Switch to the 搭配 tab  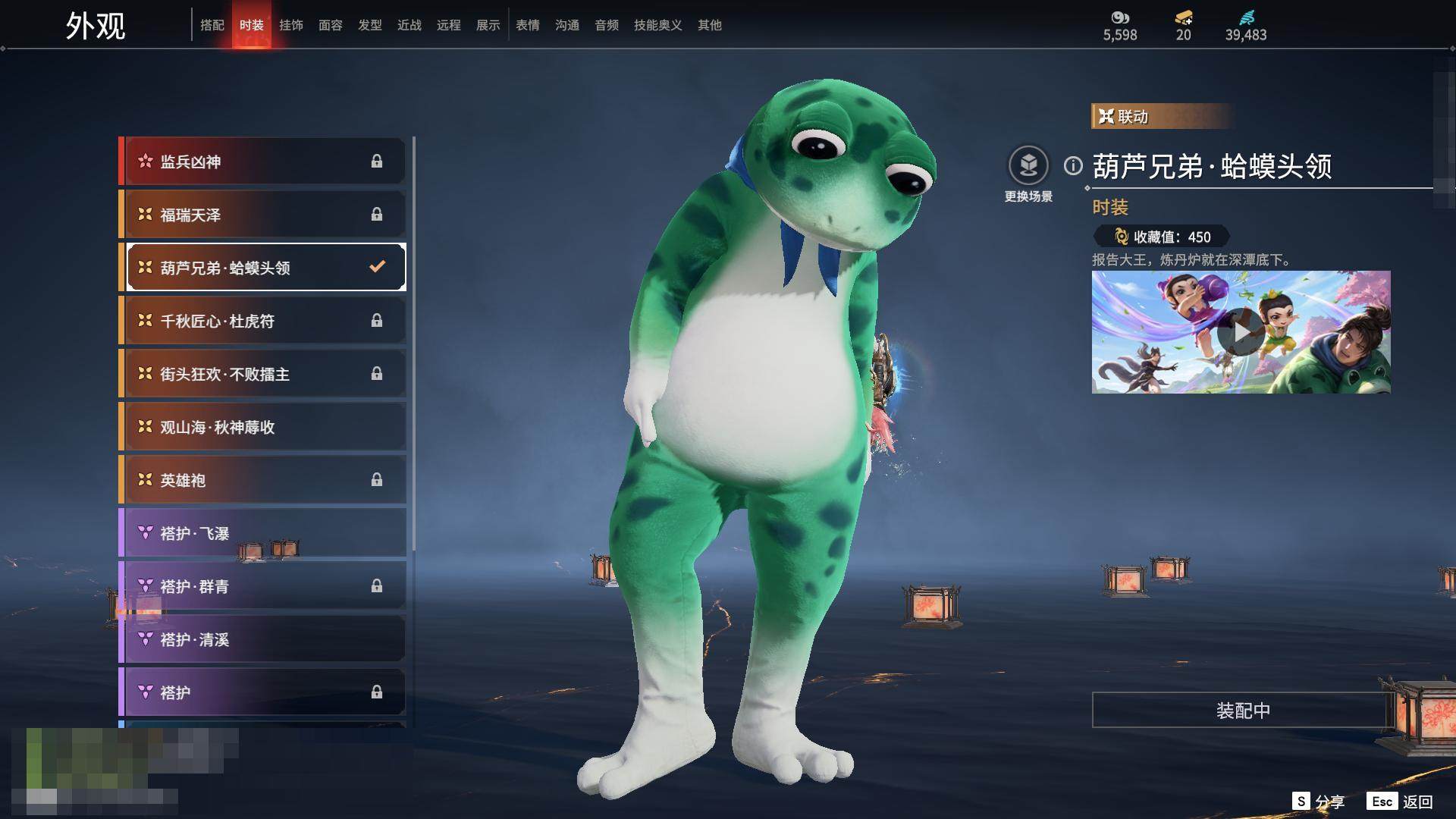click(x=212, y=25)
